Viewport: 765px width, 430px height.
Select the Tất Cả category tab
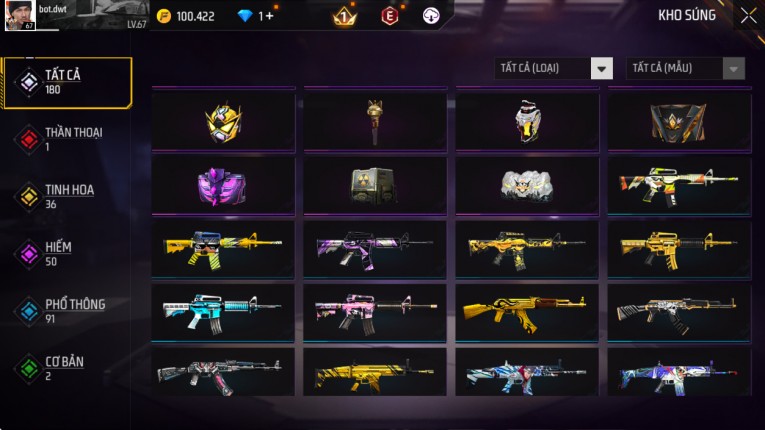pos(67,82)
